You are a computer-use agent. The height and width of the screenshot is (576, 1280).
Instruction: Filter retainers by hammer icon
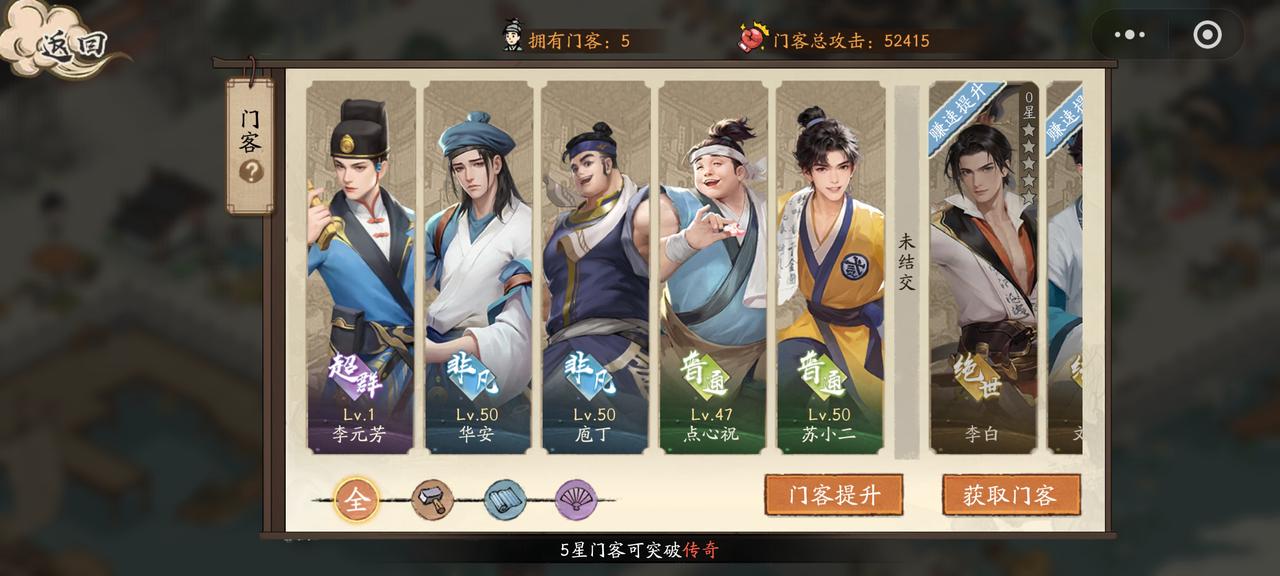[x=432, y=500]
